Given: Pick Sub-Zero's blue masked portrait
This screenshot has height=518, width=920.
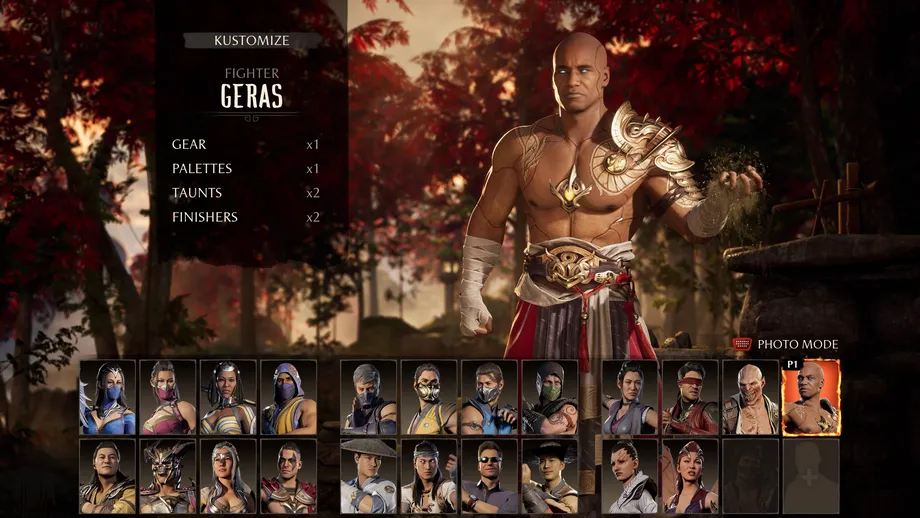Looking at the screenshot, I should click(x=490, y=397).
